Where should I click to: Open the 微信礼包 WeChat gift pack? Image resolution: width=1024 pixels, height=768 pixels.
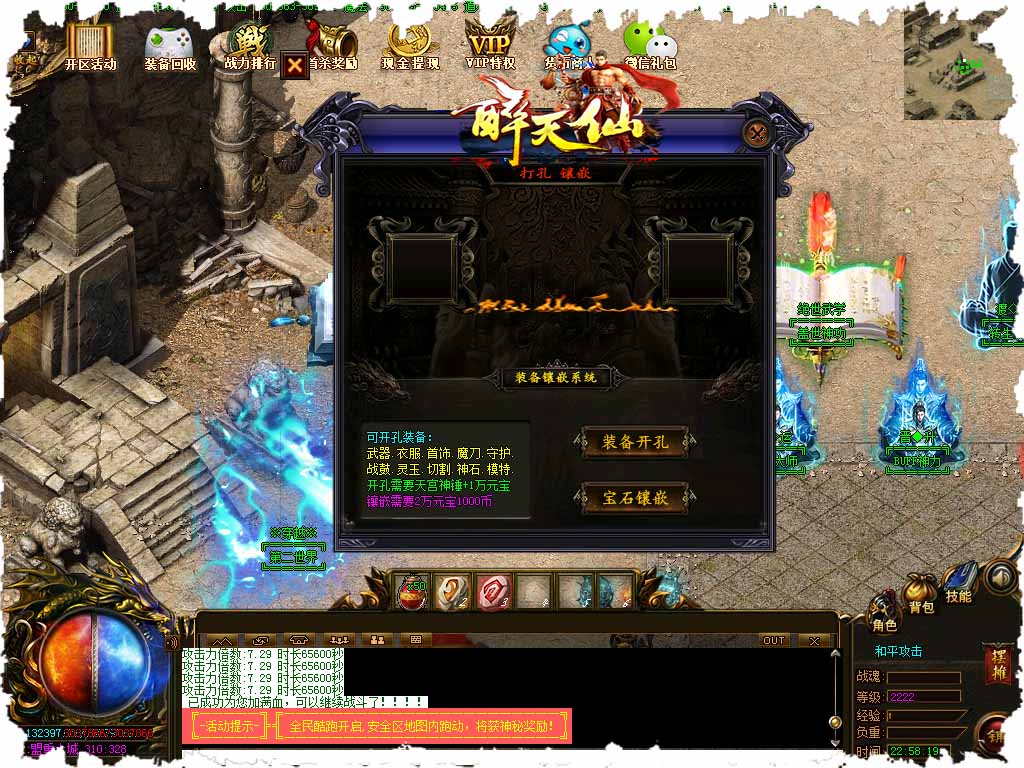pos(649,46)
